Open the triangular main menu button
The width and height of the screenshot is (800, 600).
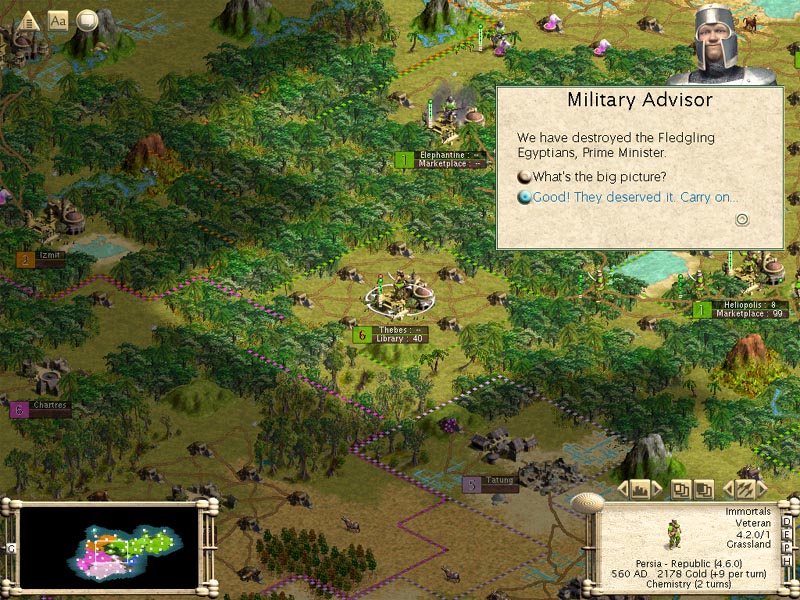click(29, 19)
